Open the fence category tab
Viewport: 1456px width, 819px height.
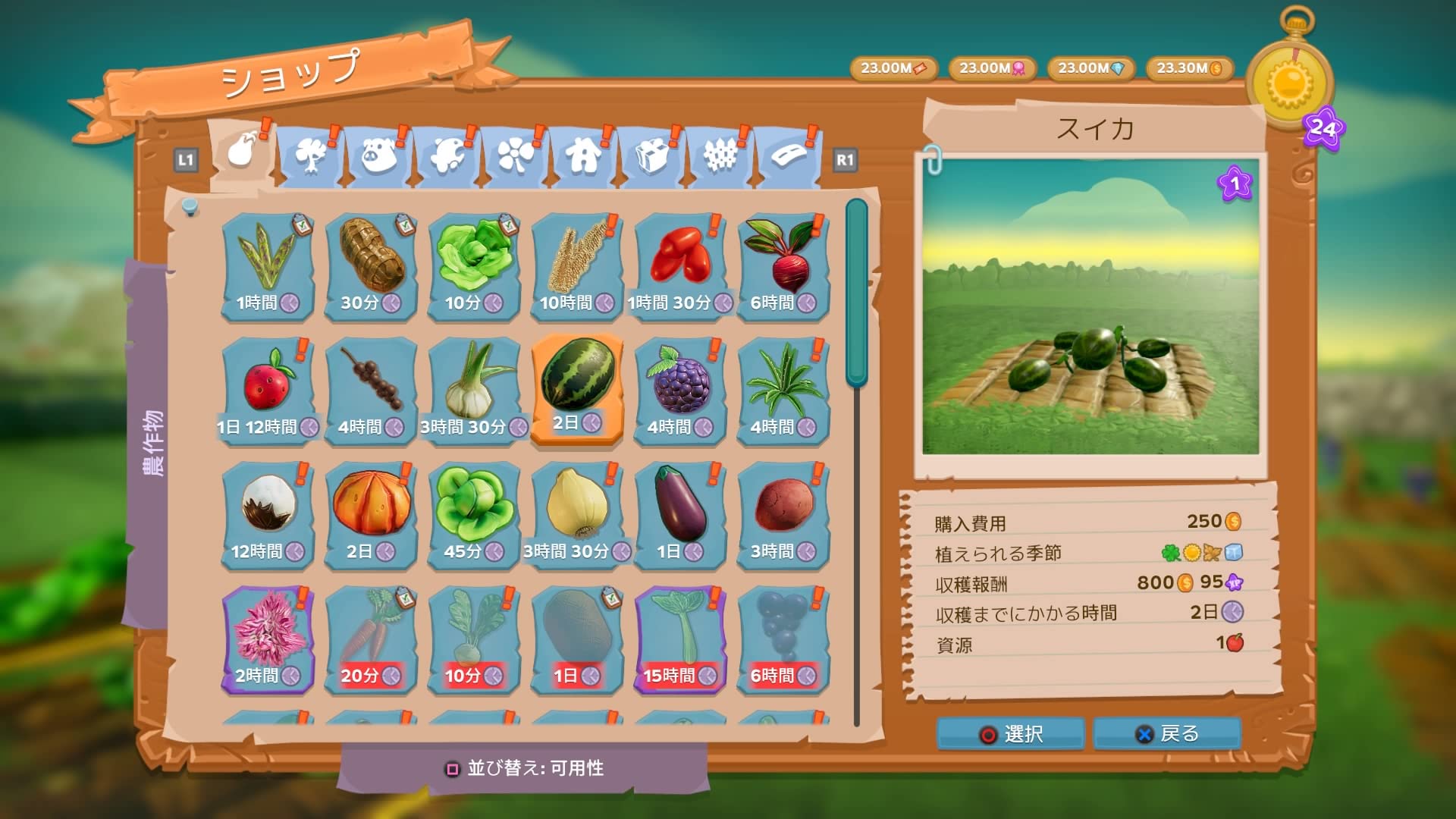click(x=720, y=157)
